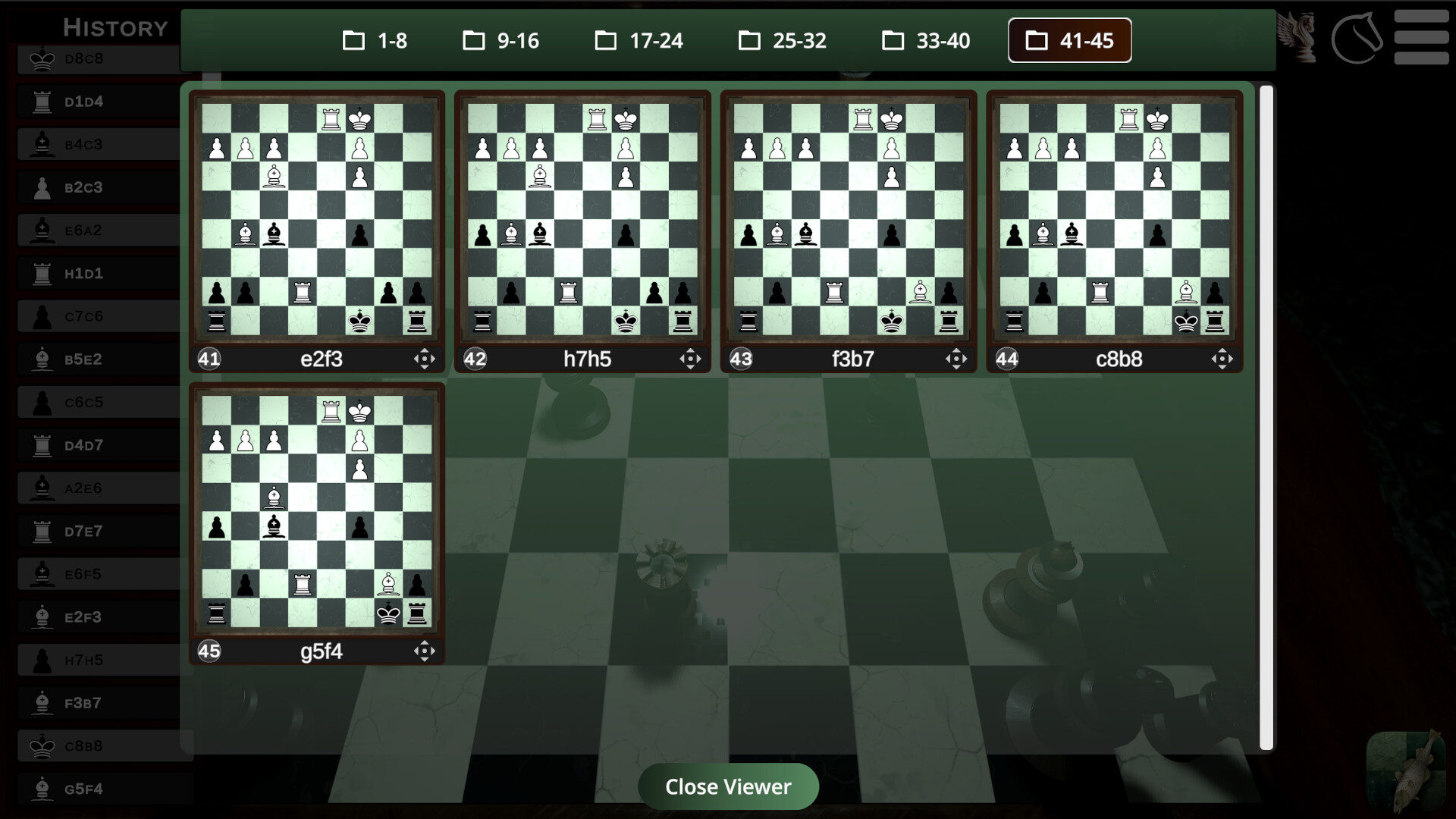Screen dimensions: 1456x819
Task: Open the directional control on move 45 g5f4
Action: 424,651
